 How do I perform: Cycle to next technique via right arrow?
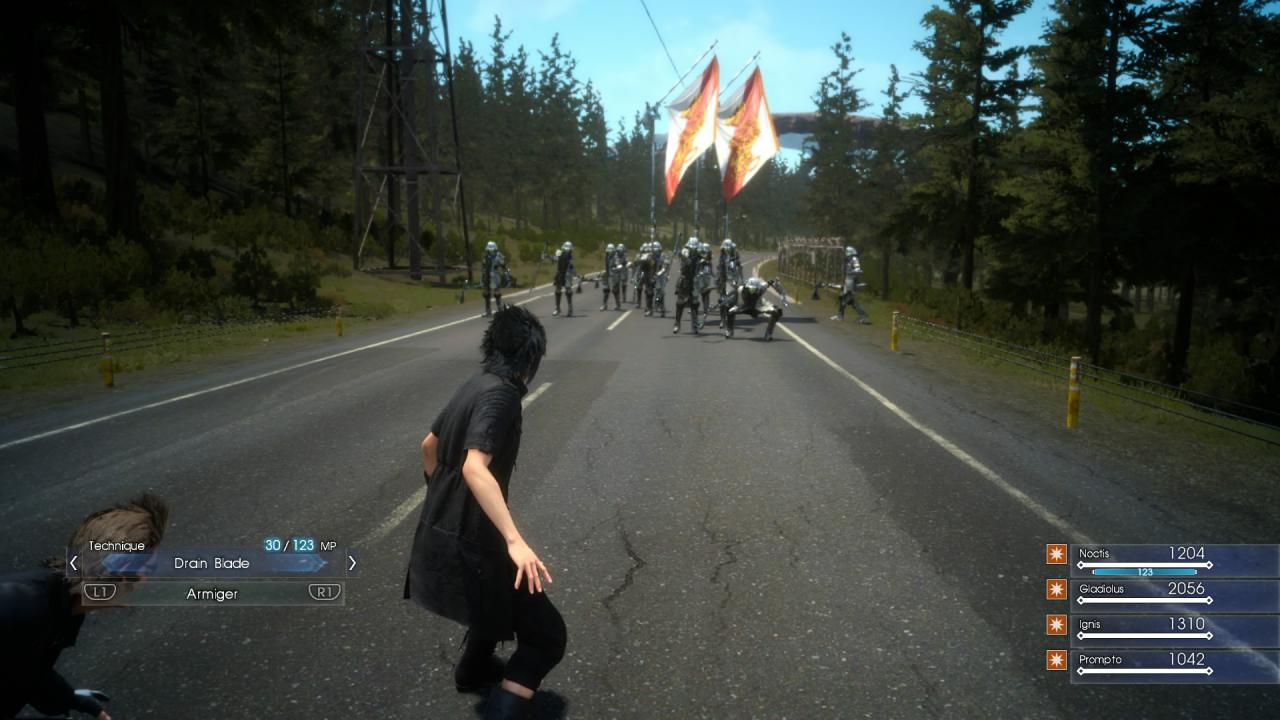[x=351, y=563]
